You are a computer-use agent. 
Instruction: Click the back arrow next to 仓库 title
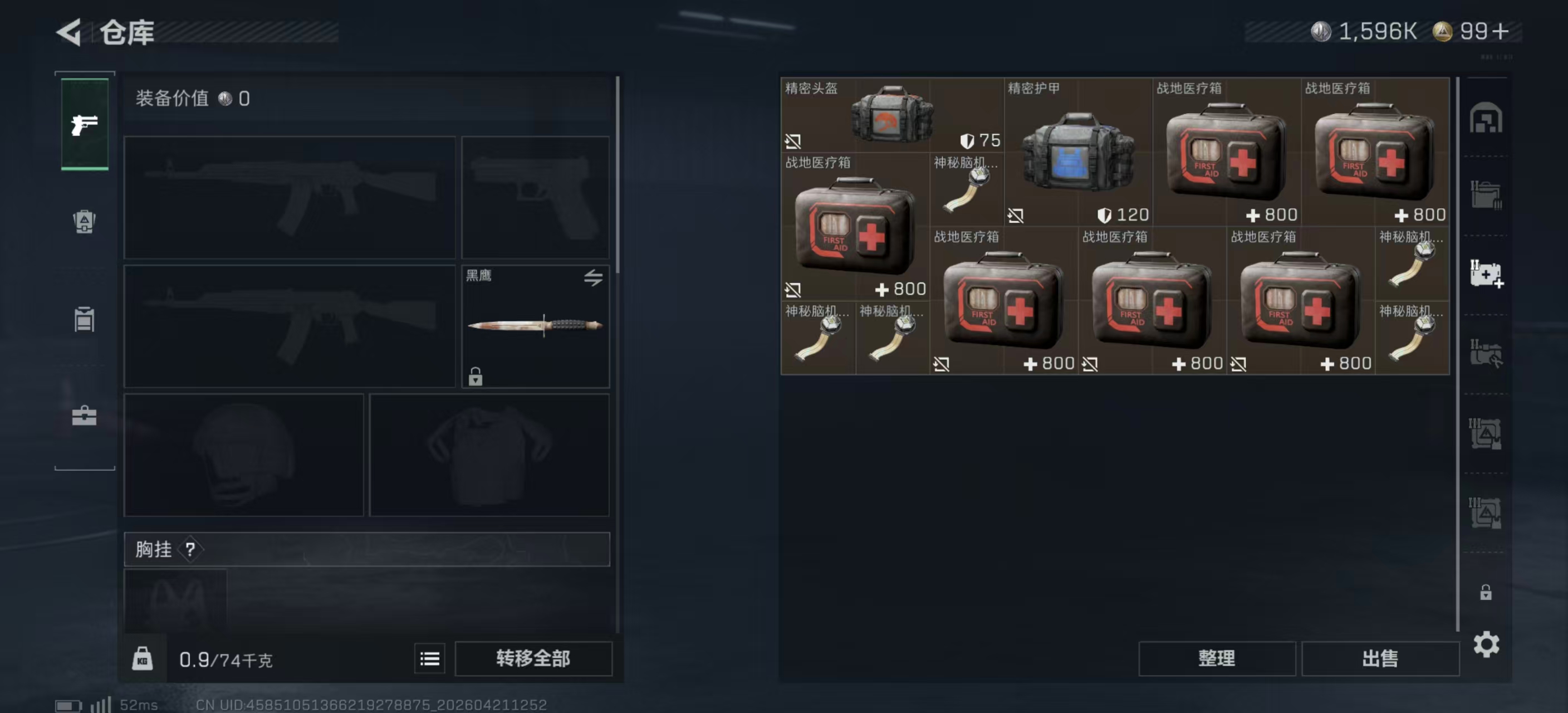coord(69,33)
